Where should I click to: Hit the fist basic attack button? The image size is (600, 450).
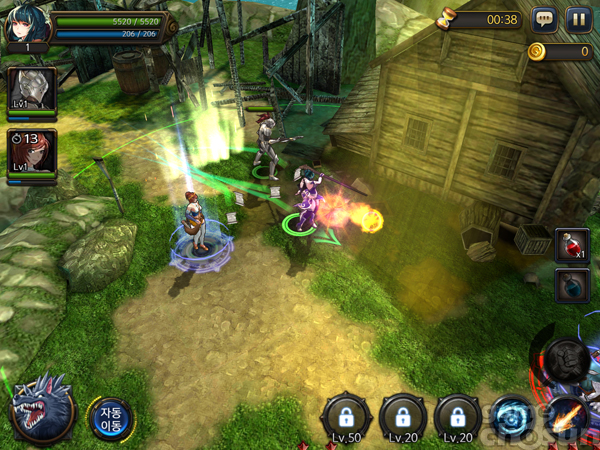(567, 357)
